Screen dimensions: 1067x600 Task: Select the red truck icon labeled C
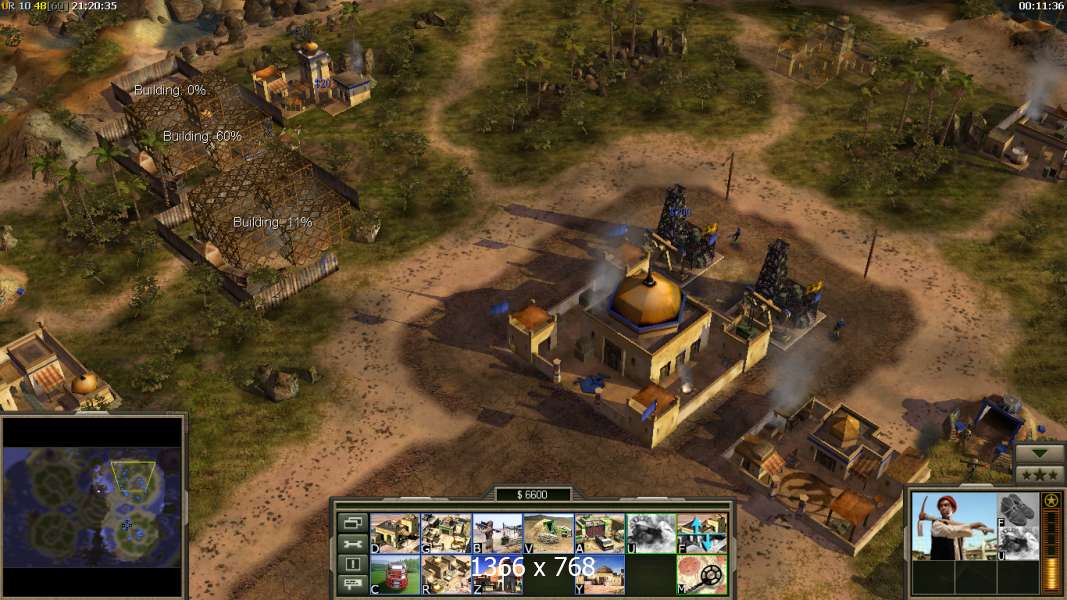(394, 574)
